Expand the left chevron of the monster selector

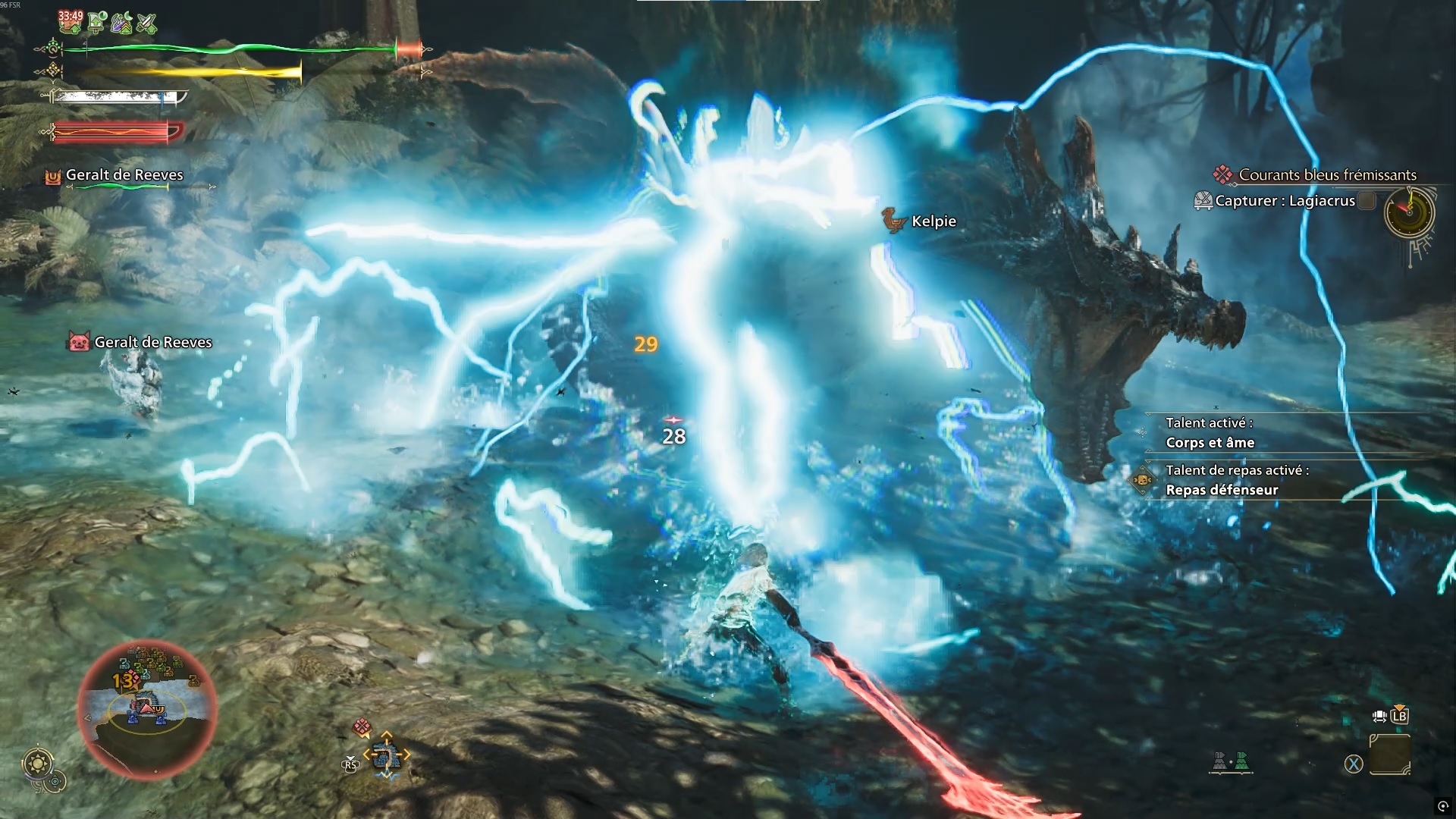[368, 755]
